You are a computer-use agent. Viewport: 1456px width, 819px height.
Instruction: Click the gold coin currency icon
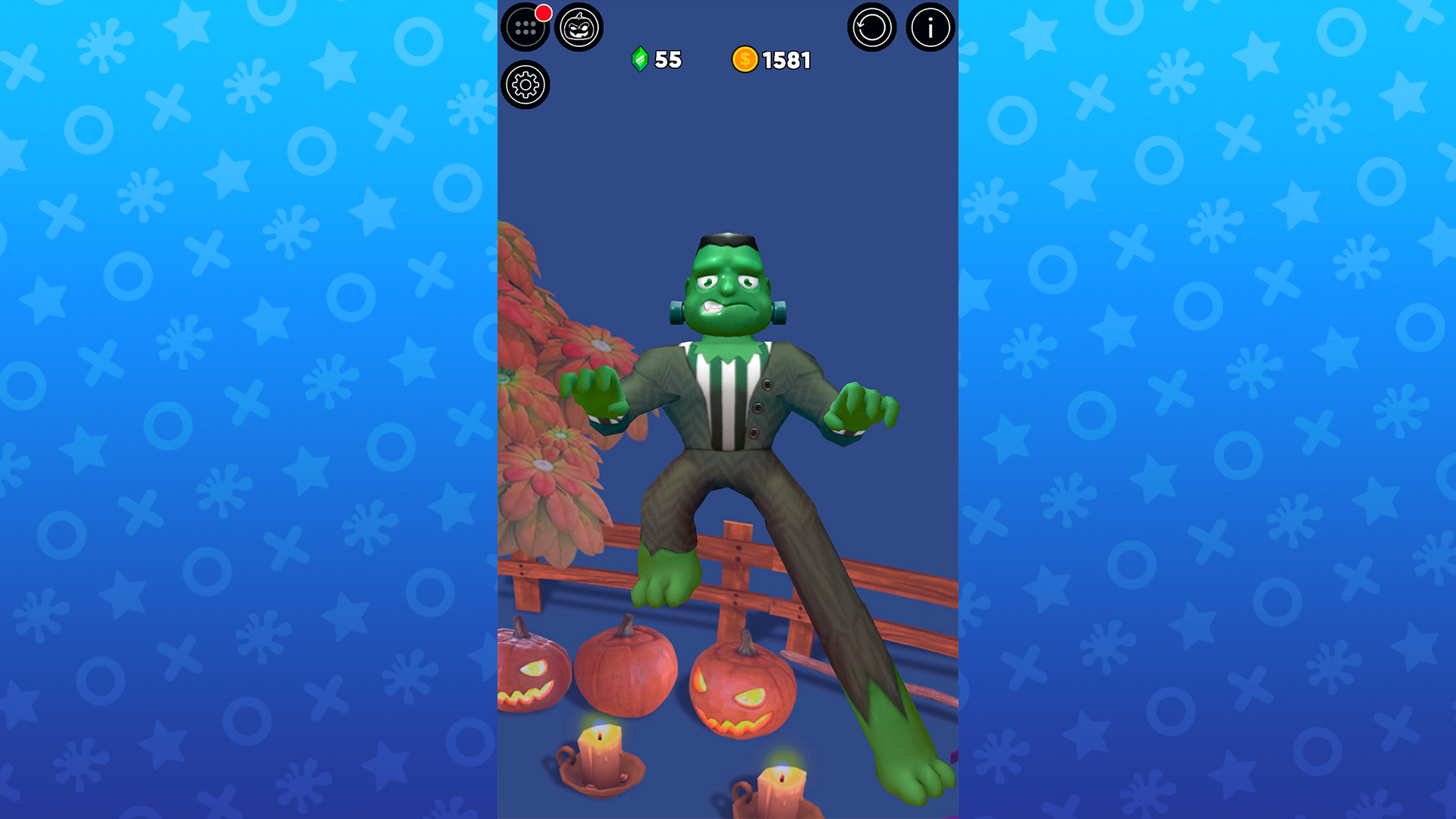pyautogui.click(x=745, y=59)
